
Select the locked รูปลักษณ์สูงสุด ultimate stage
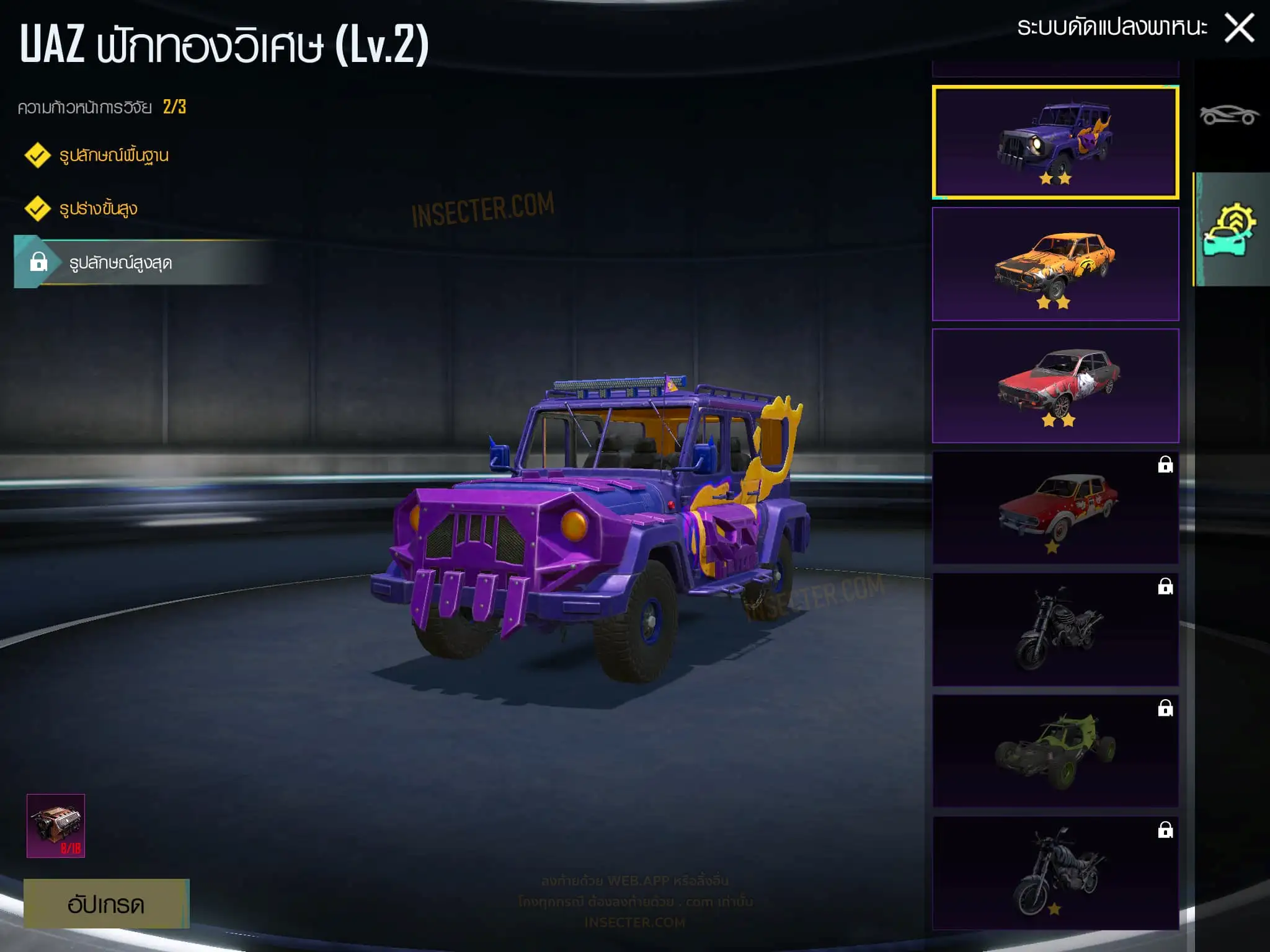click(x=120, y=263)
